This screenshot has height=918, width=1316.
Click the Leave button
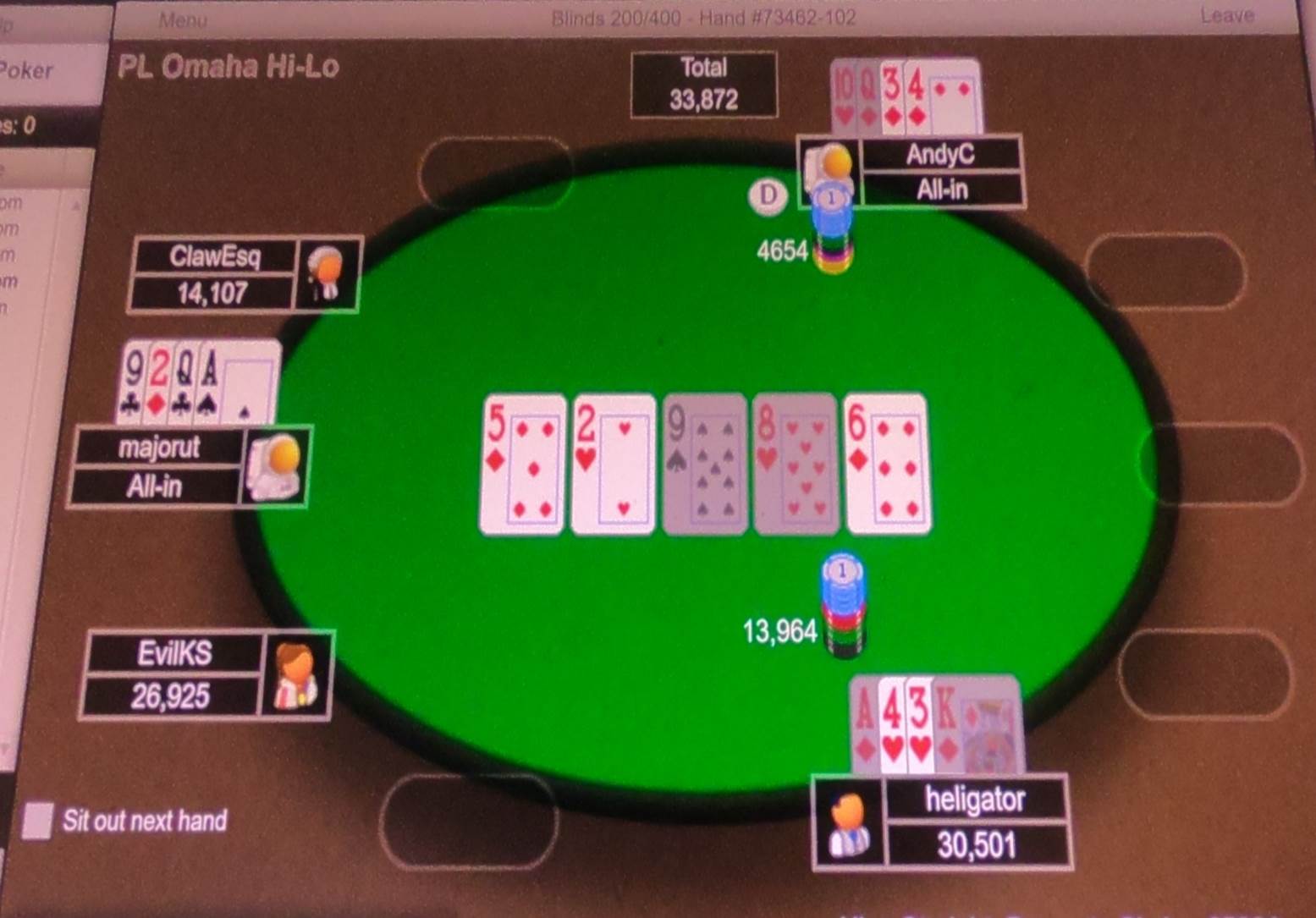click(x=1226, y=14)
